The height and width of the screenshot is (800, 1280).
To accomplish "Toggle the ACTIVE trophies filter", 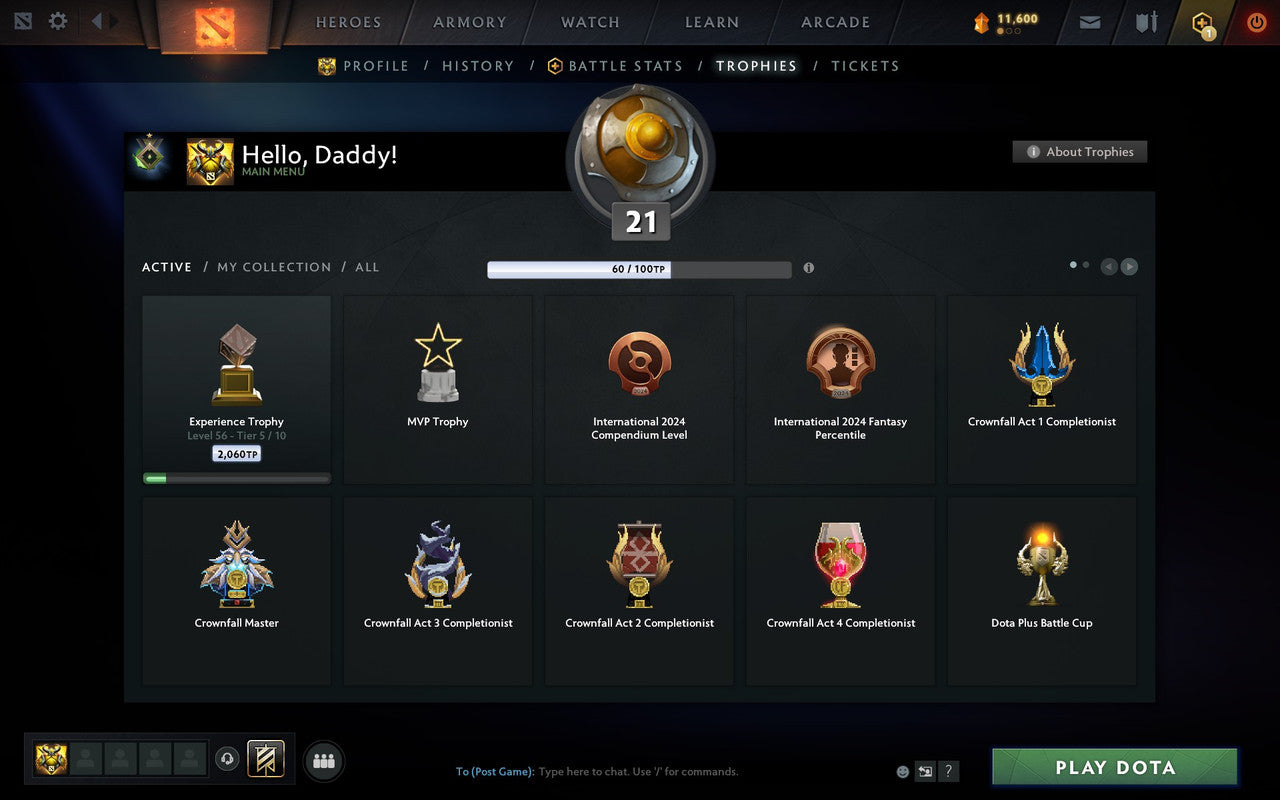I will (x=166, y=267).
